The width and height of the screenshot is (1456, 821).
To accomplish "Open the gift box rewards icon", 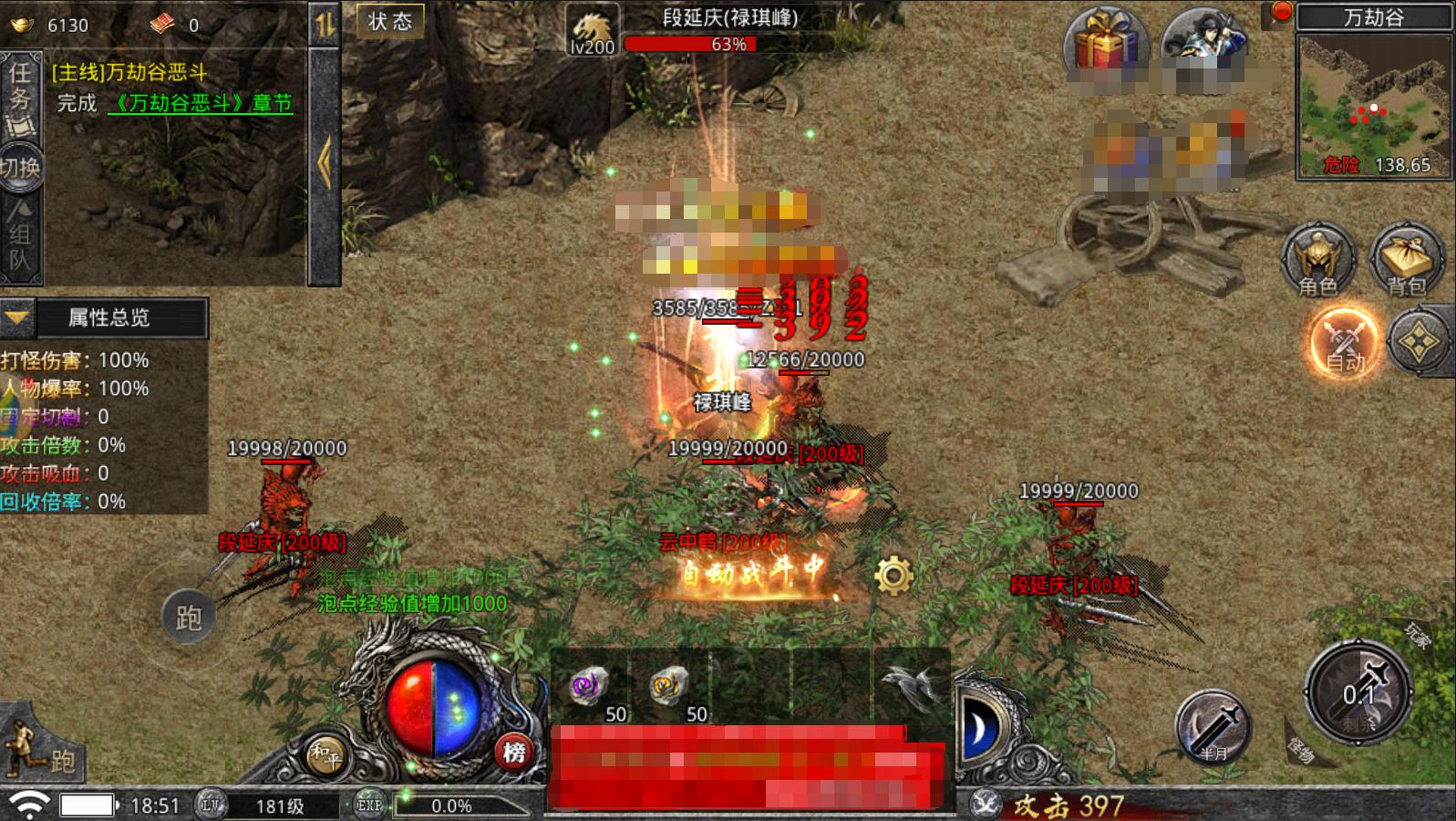I will click(1104, 43).
